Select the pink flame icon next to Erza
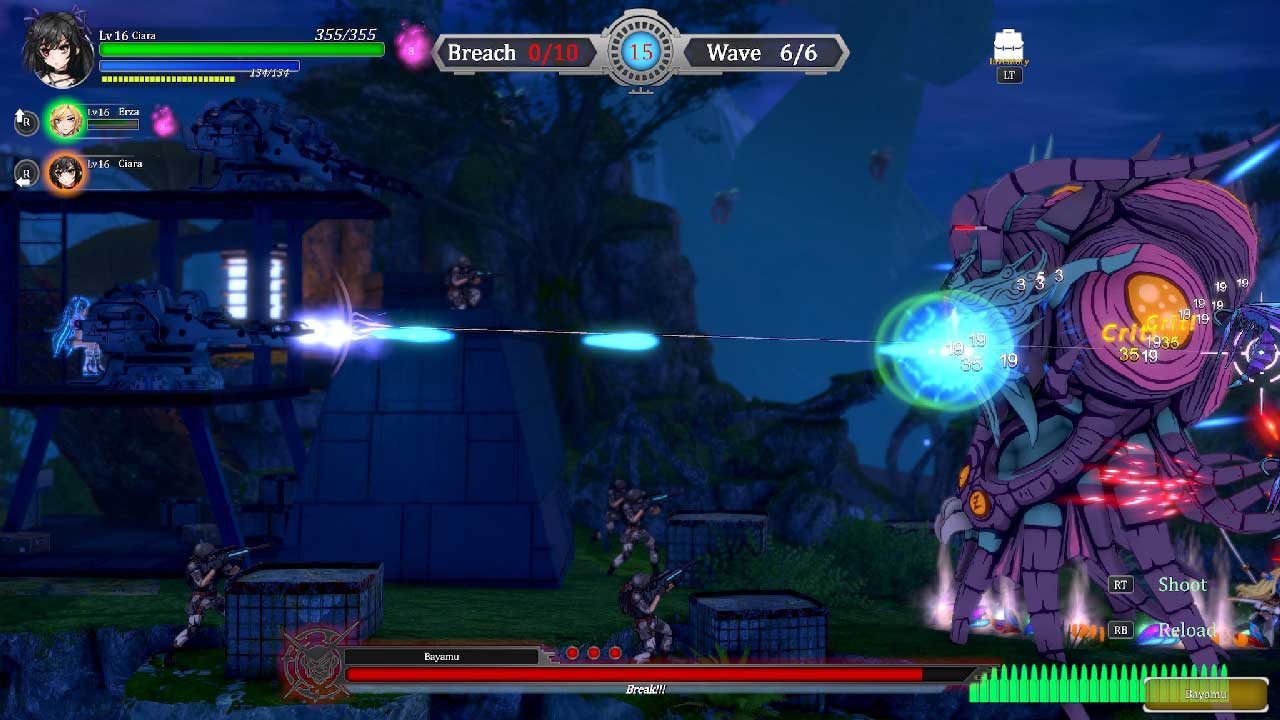The image size is (1280, 720). tap(164, 122)
